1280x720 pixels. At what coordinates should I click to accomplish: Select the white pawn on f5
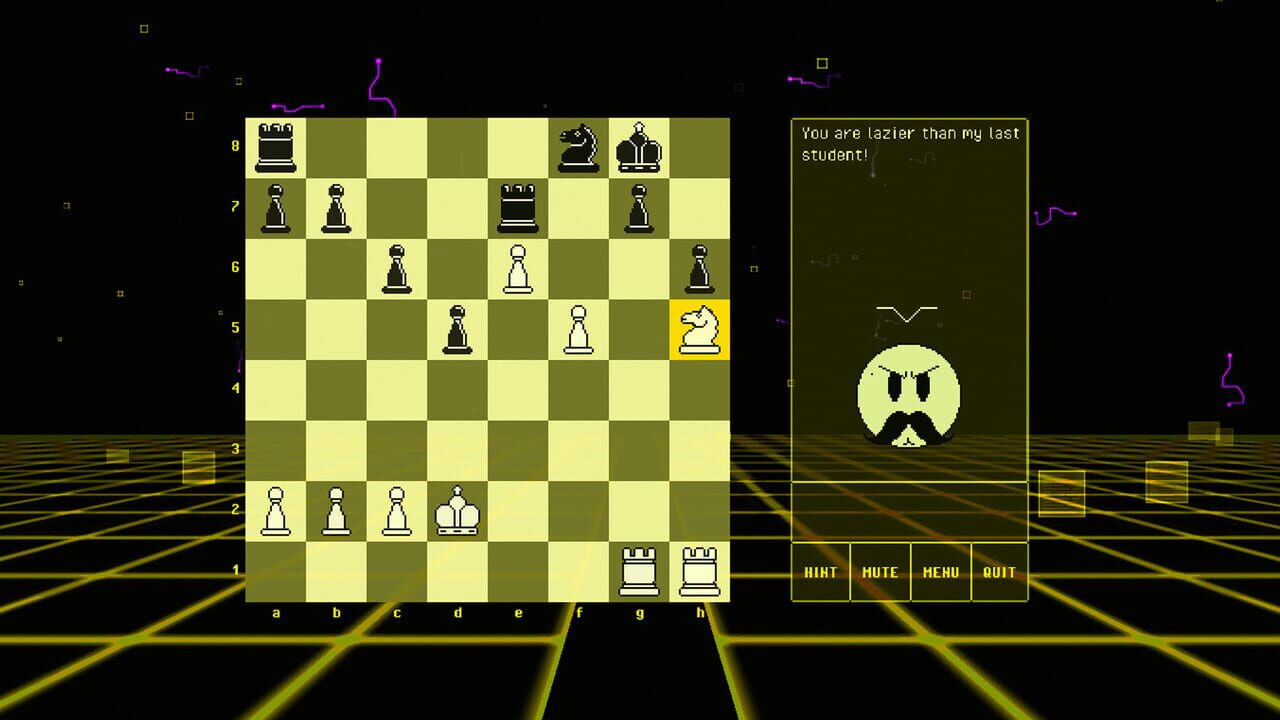(x=580, y=330)
